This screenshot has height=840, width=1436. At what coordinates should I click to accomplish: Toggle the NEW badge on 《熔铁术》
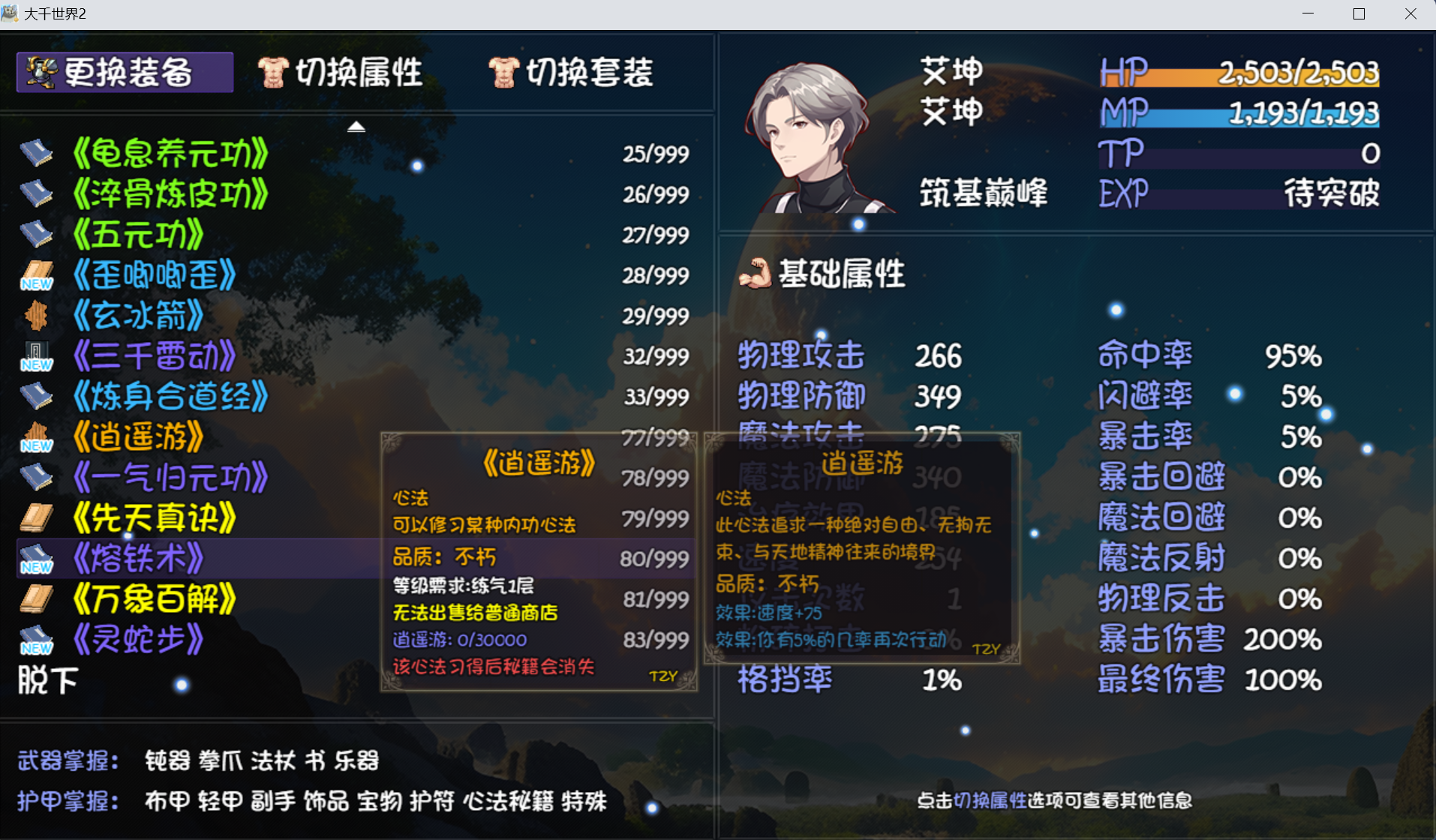[36, 568]
